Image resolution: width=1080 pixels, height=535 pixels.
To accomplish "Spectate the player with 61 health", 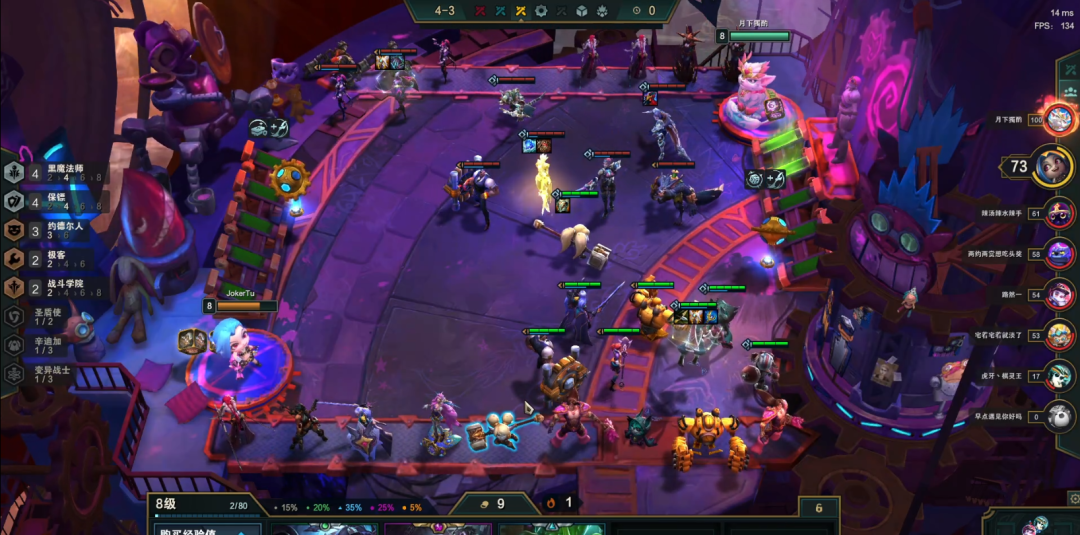I will coord(1060,212).
